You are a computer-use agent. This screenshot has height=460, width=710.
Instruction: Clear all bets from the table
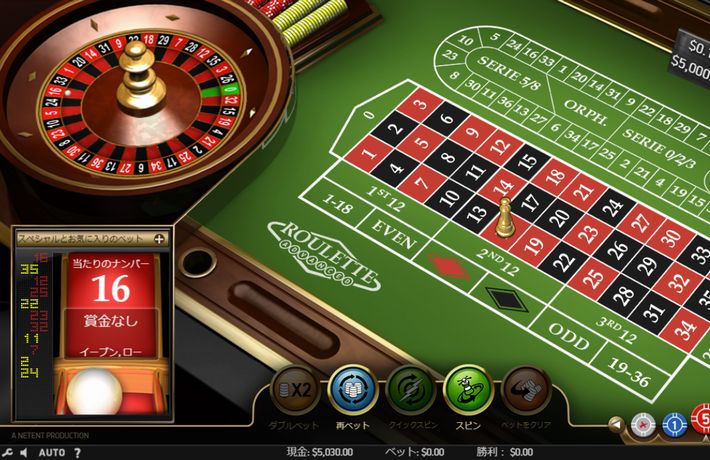[525, 389]
